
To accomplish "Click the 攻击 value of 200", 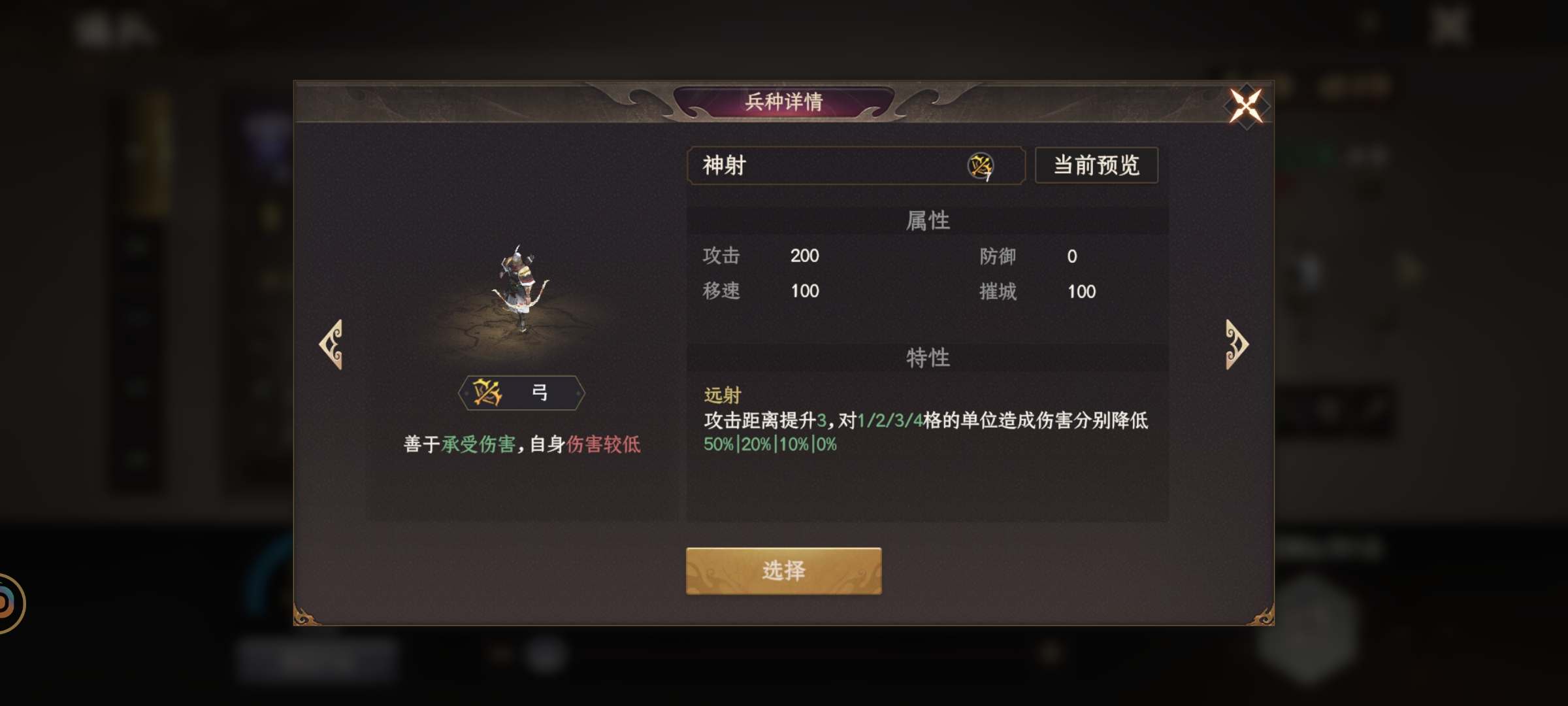I will 805,256.
